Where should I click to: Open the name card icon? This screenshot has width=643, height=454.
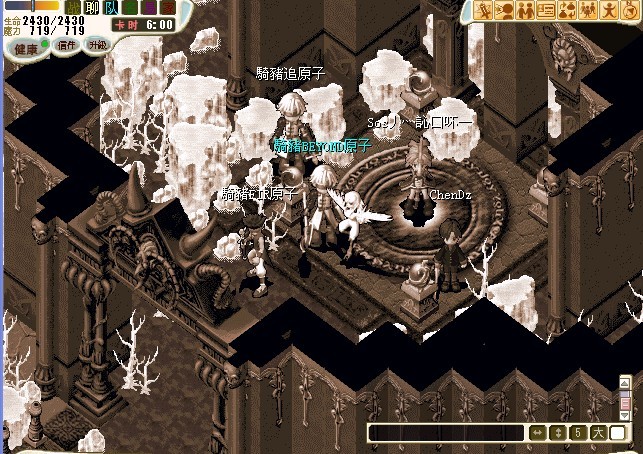[546, 10]
